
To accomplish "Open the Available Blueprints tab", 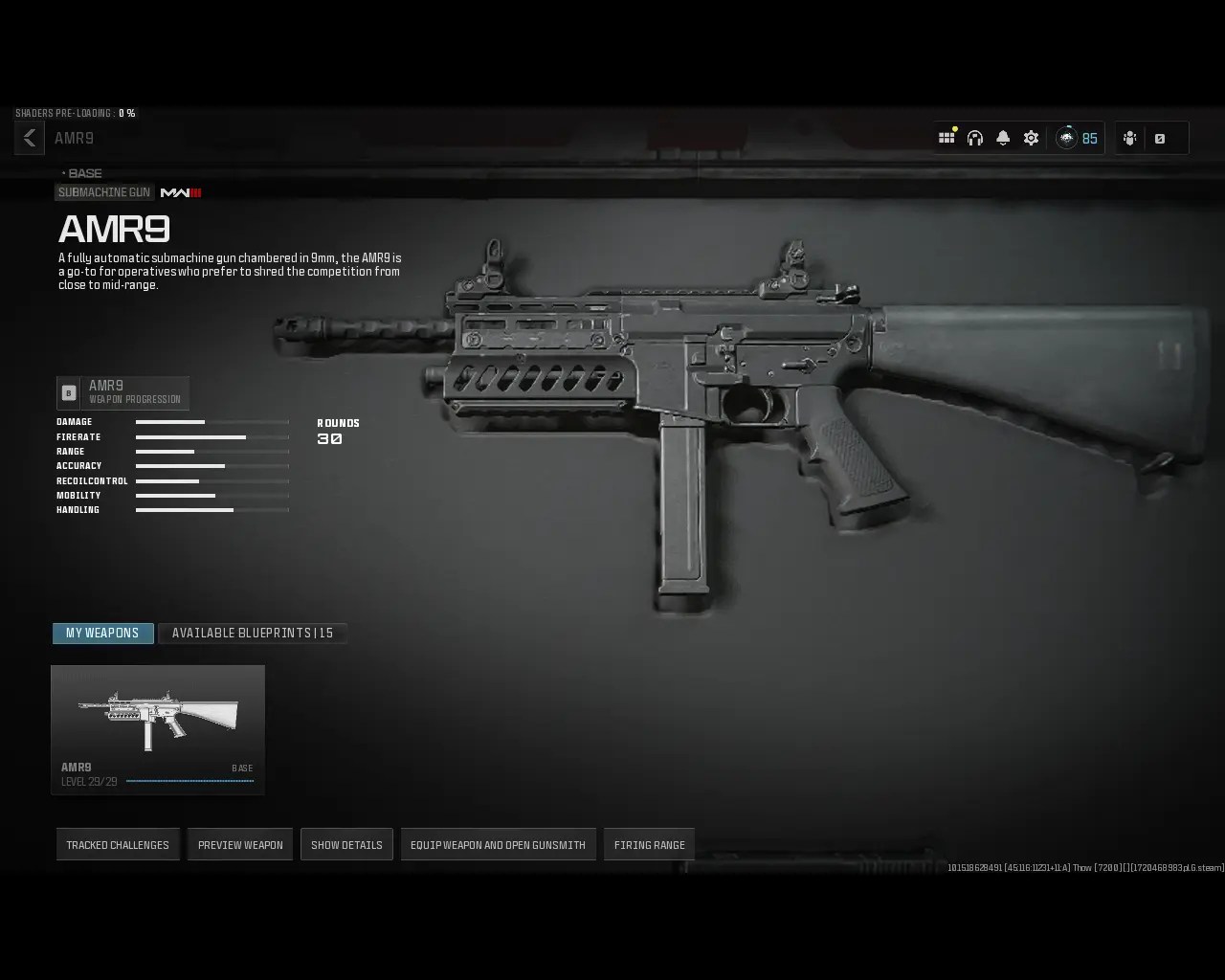I will click(x=252, y=633).
